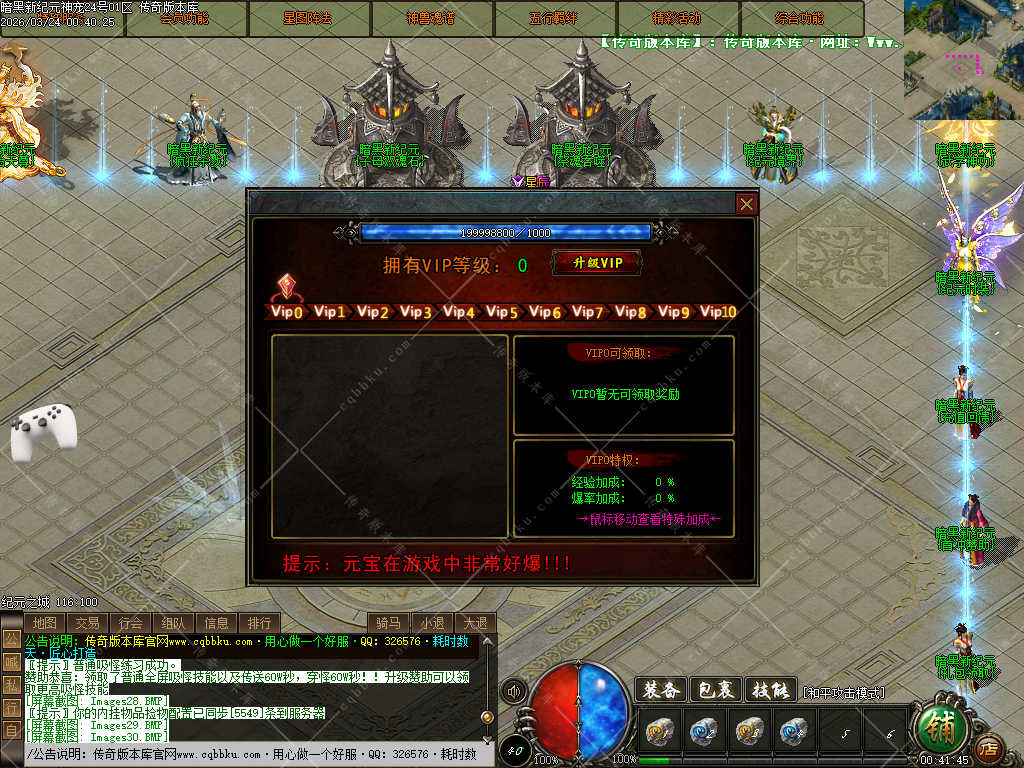Open the 五行羁绊 top menu
The height and width of the screenshot is (768, 1024).
(554, 18)
